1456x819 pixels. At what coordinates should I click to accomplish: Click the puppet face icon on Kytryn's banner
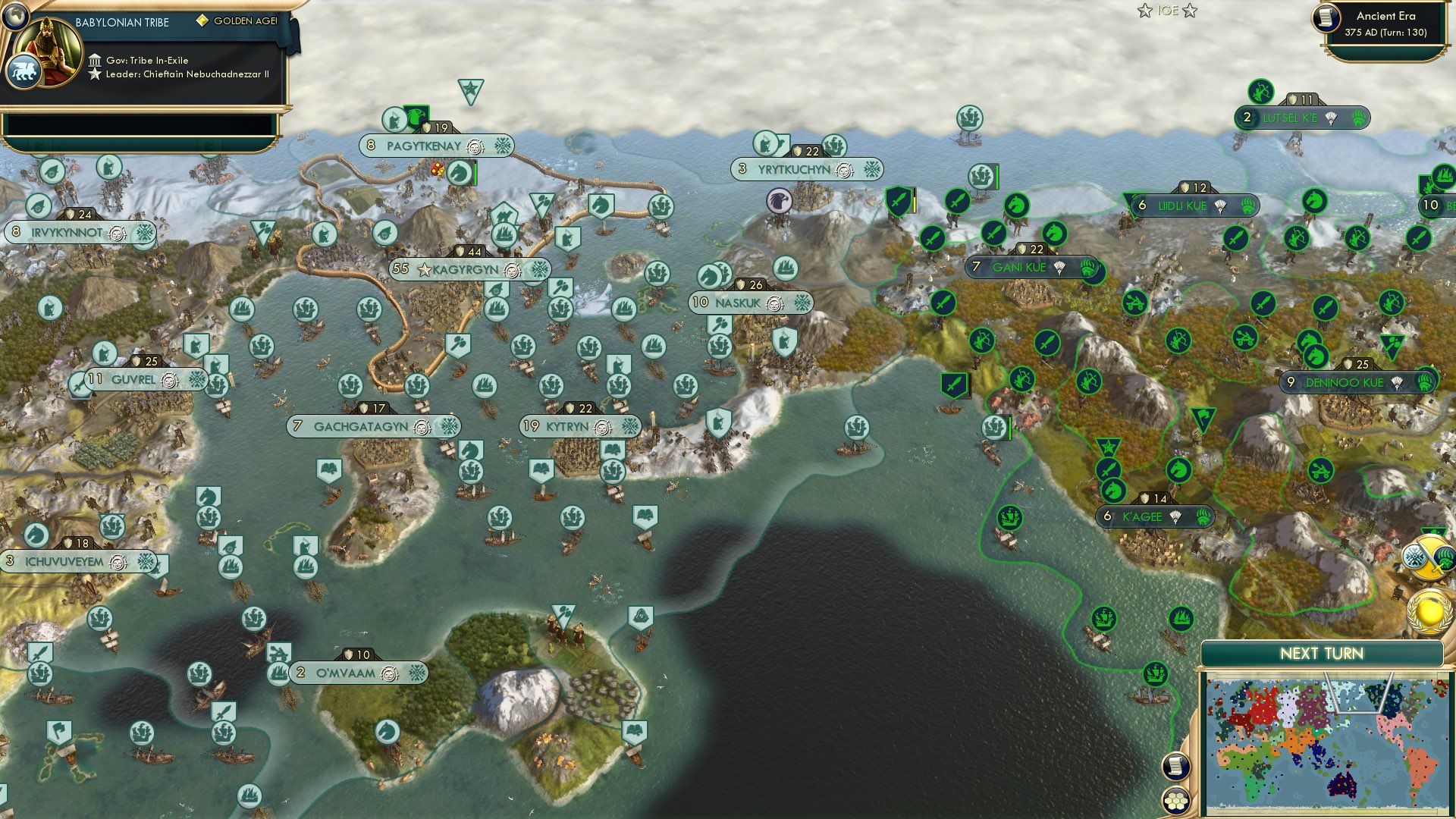(x=601, y=428)
